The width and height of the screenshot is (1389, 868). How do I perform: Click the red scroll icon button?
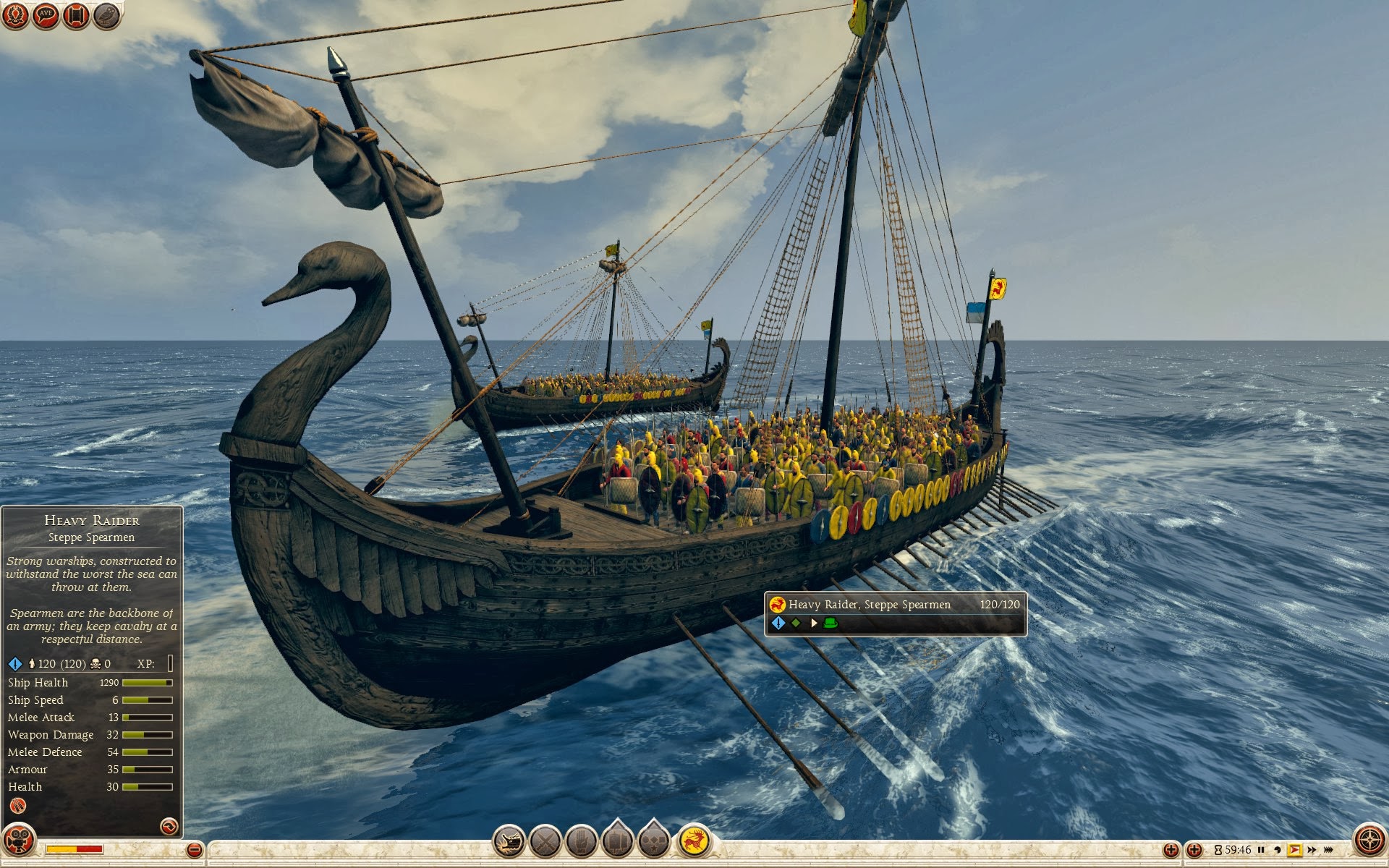point(76,15)
